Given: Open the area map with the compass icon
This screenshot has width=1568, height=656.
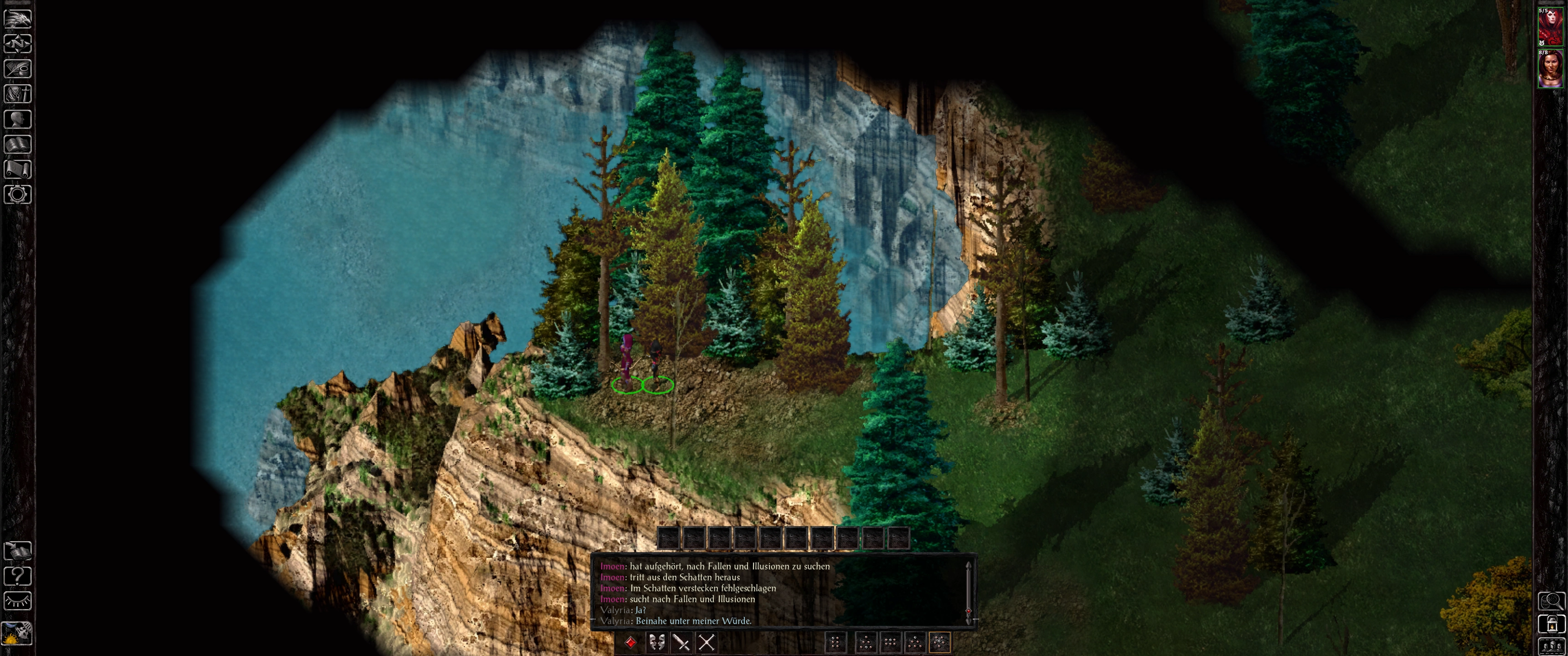Looking at the screenshot, I should coord(18,44).
